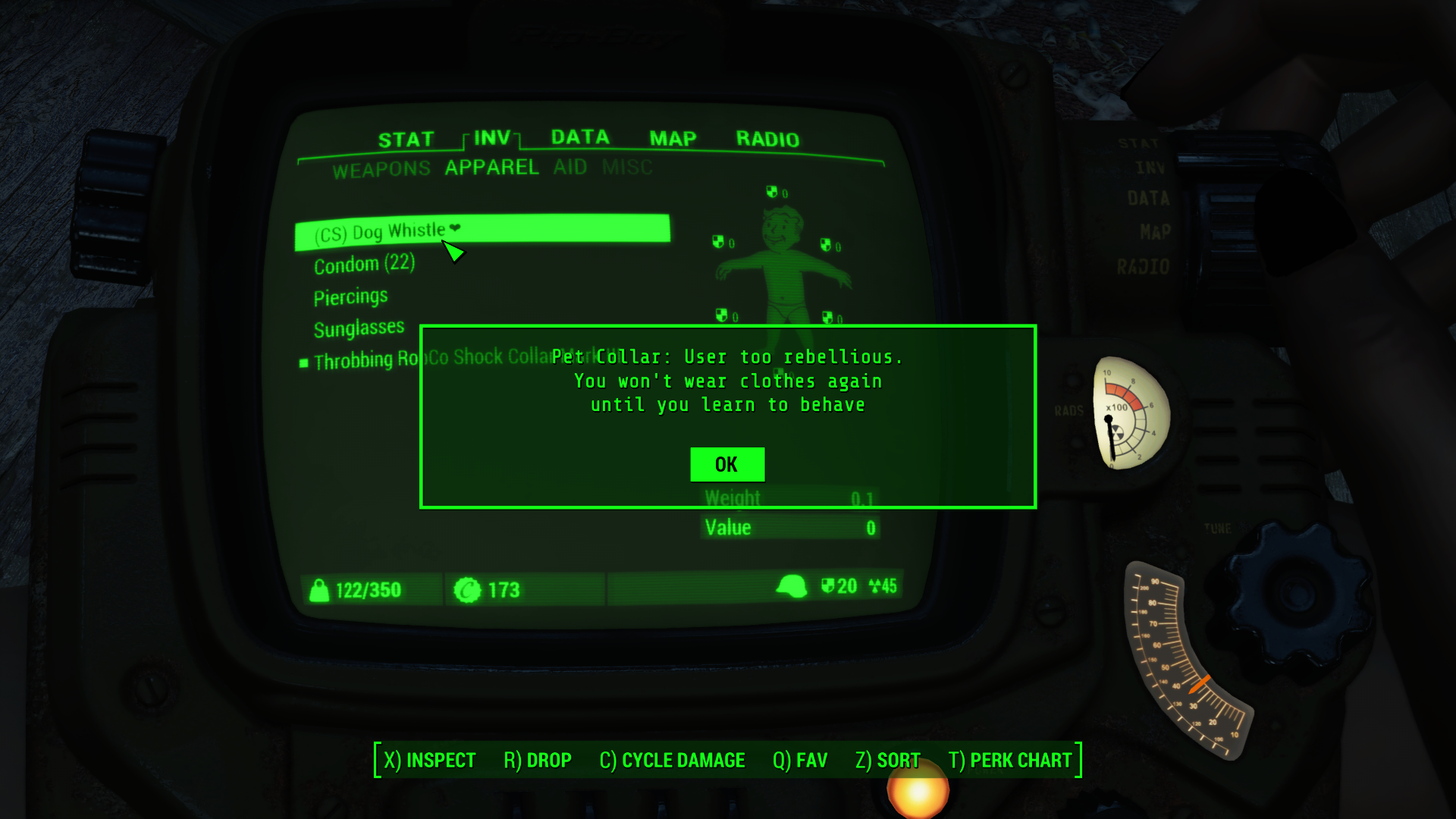Click the carry weight lock icon
The height and width of the screenshot is (819, 1456).
(x=319, y=589)
